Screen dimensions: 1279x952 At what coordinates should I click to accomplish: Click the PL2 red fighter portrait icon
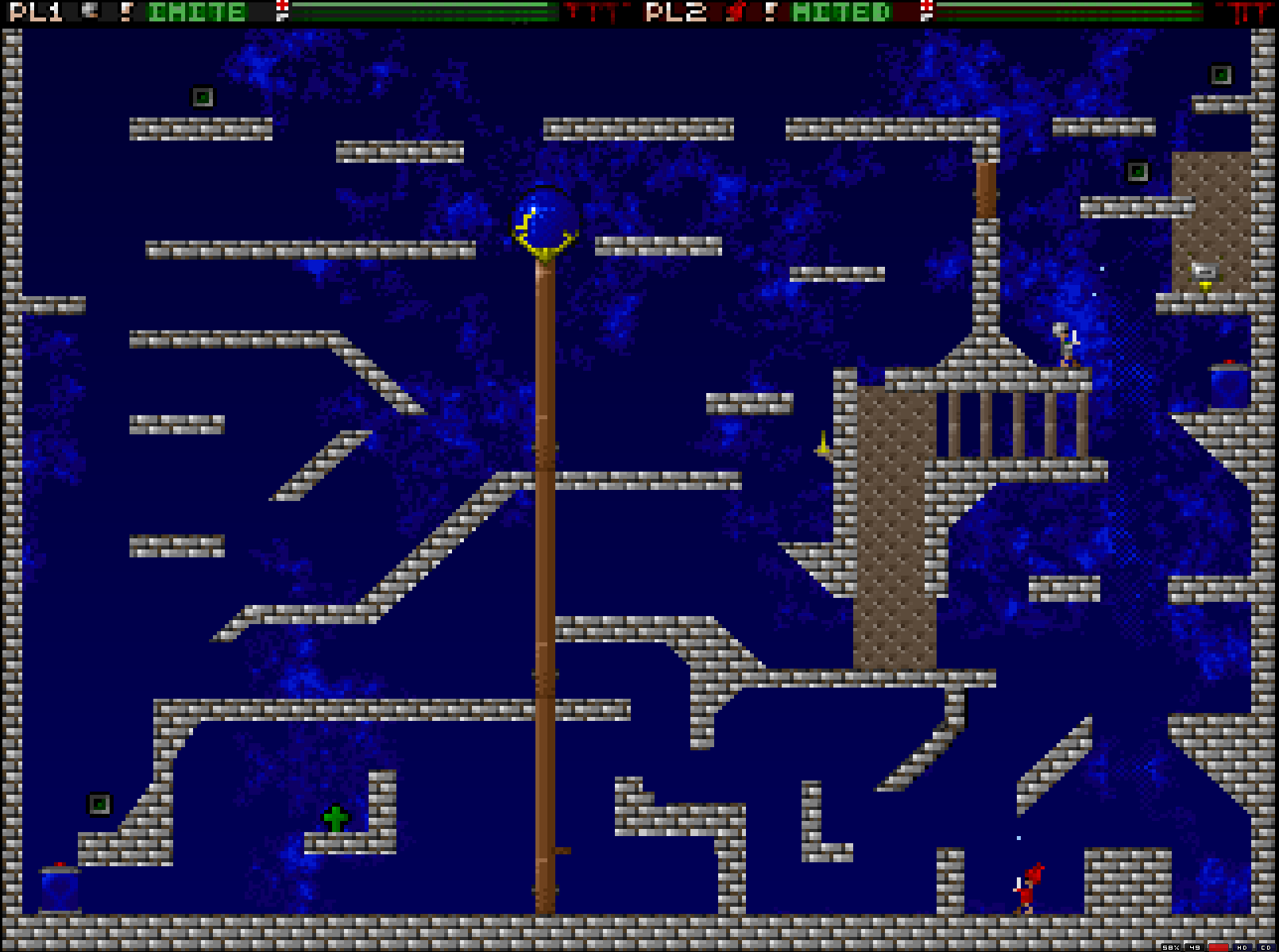[x=735, y=11]
